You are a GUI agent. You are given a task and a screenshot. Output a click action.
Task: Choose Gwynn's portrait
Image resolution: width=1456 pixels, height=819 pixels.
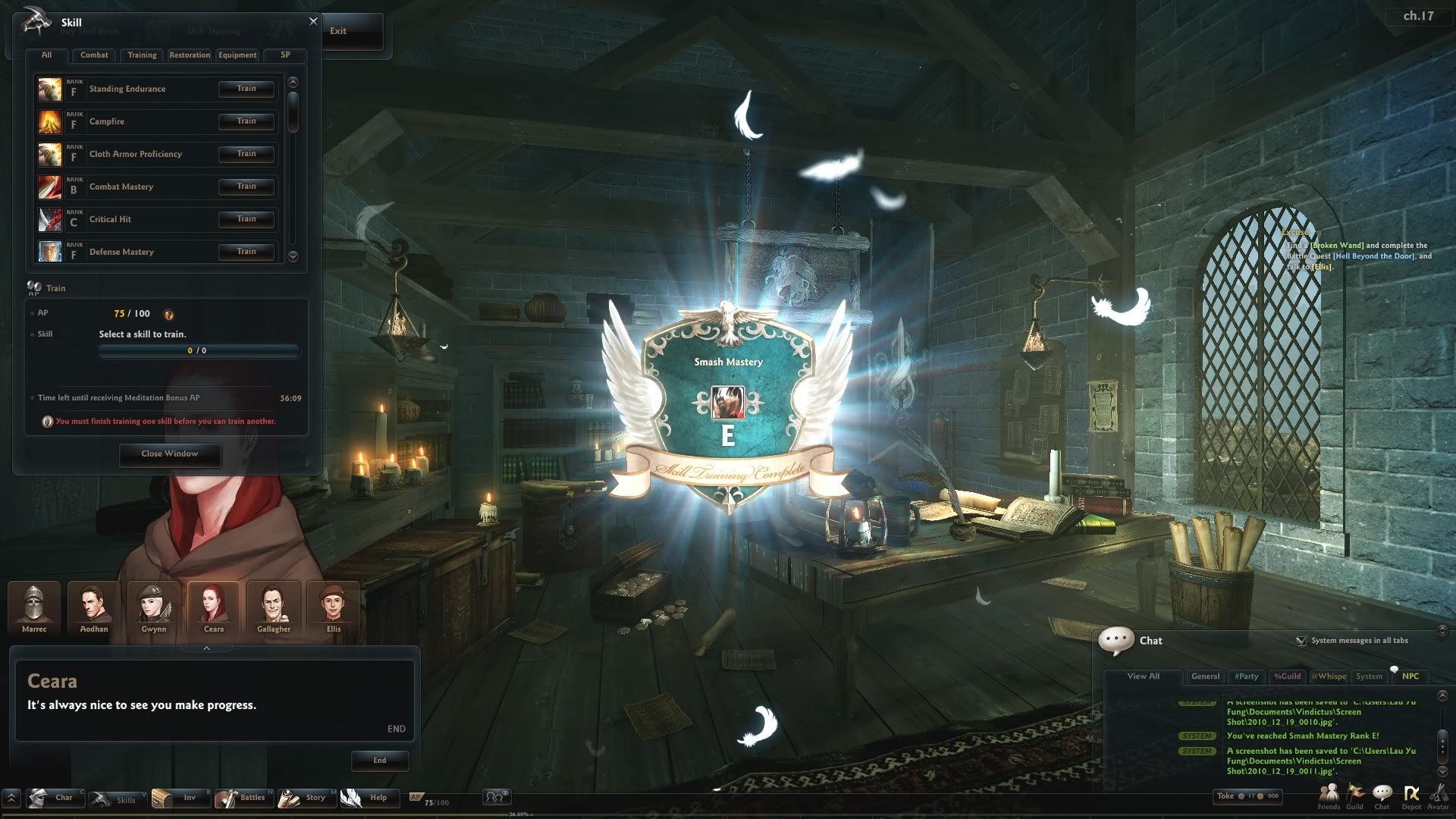point(154,607)
